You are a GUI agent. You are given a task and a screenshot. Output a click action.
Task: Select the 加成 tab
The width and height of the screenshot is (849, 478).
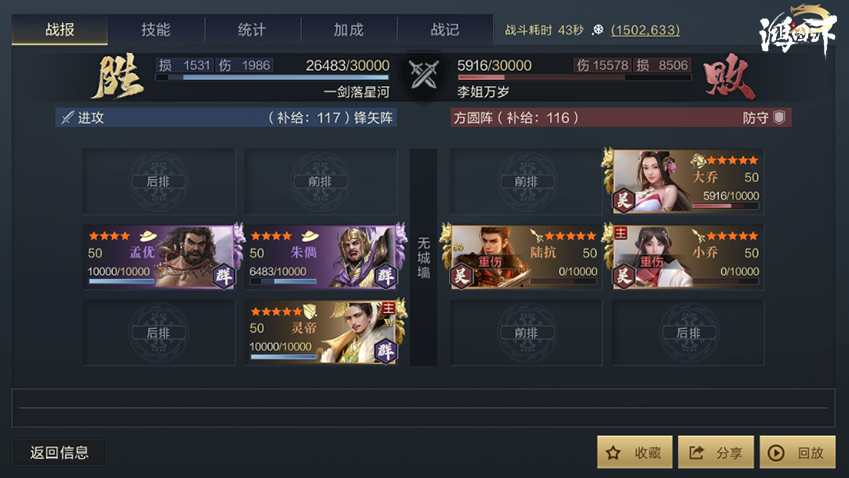348,30
